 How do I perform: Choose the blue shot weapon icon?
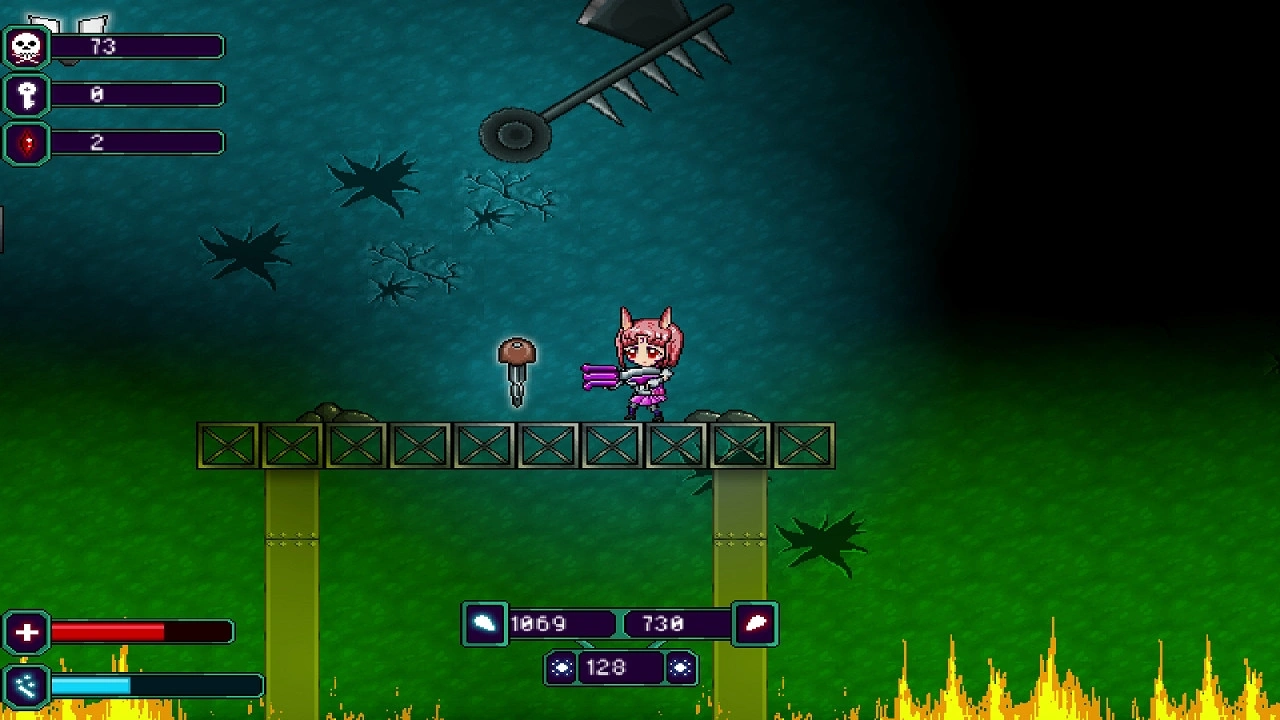point(484,624)
